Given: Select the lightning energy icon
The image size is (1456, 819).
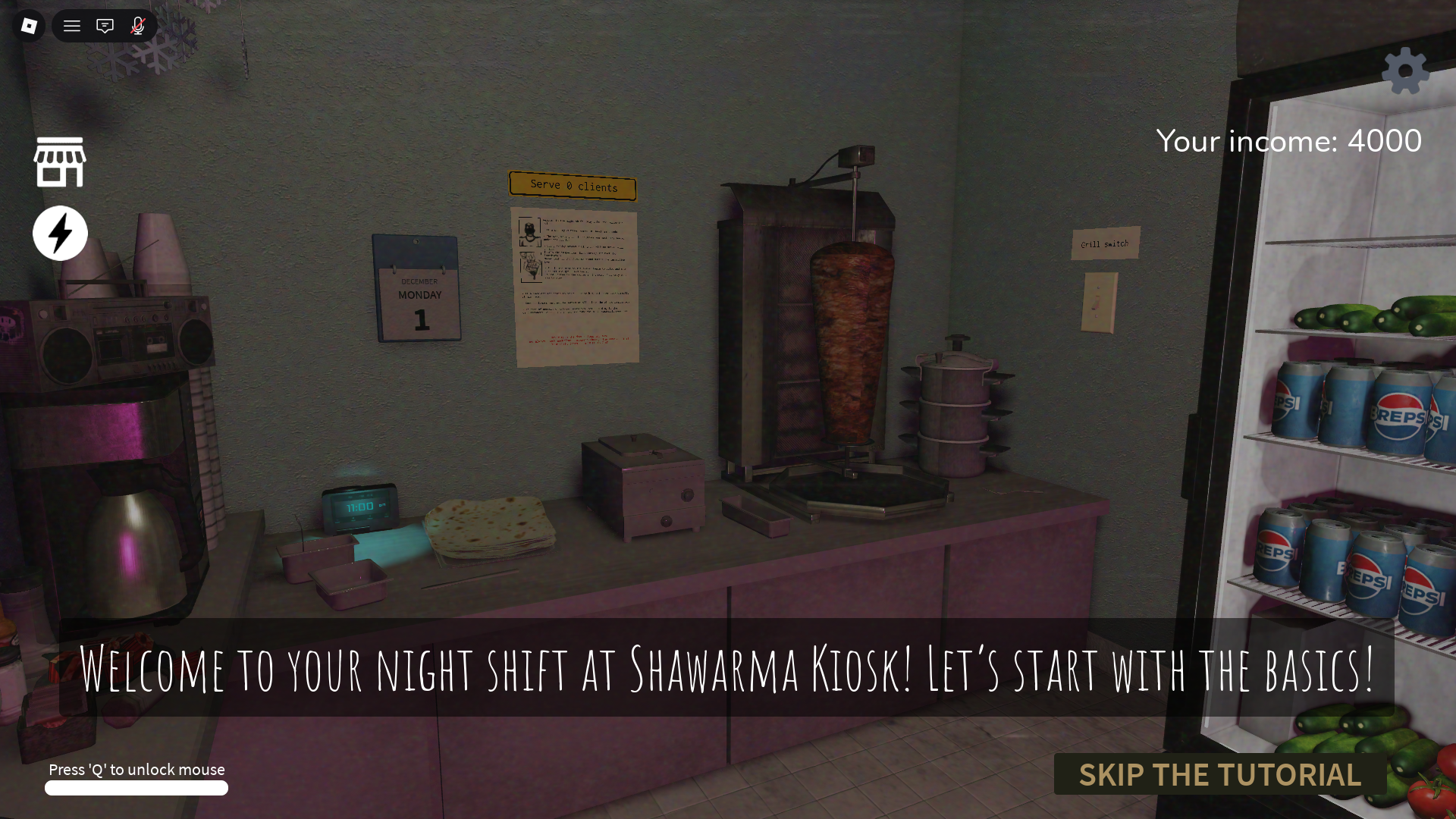Looking at the screenshot, I should [x=60, y=233].
